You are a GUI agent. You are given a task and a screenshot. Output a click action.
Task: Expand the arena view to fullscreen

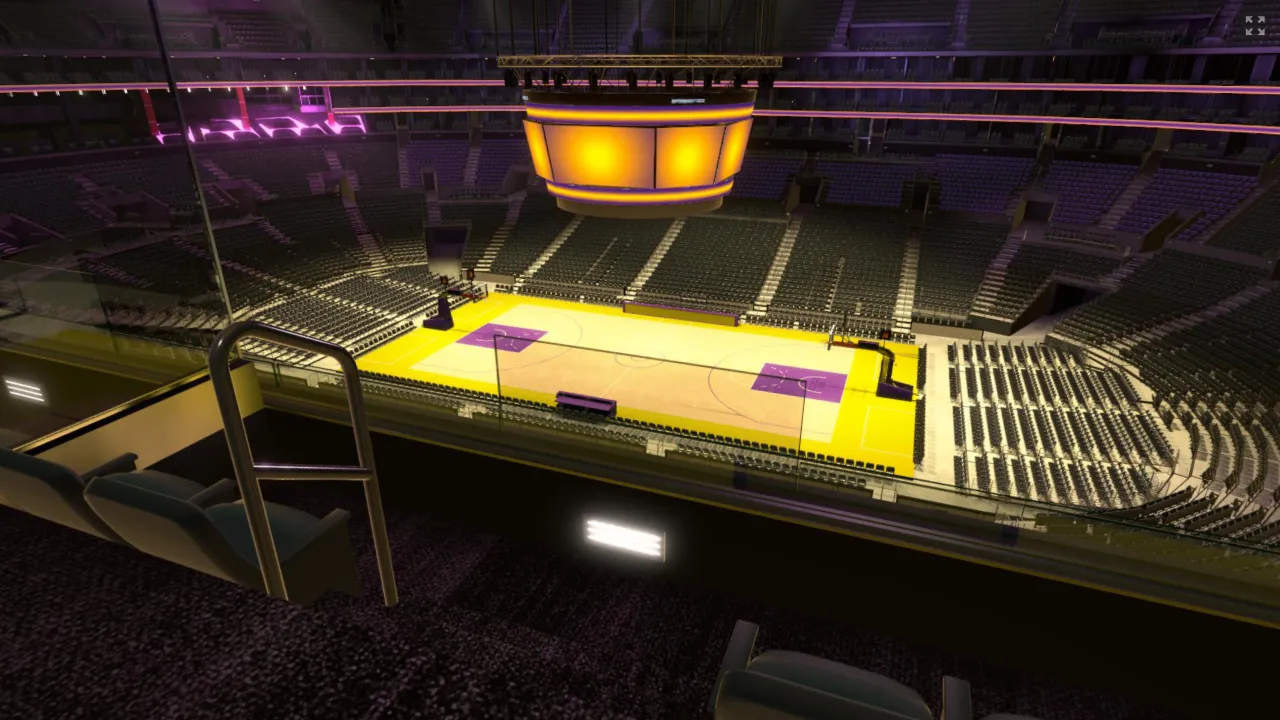coord(1254,26)
